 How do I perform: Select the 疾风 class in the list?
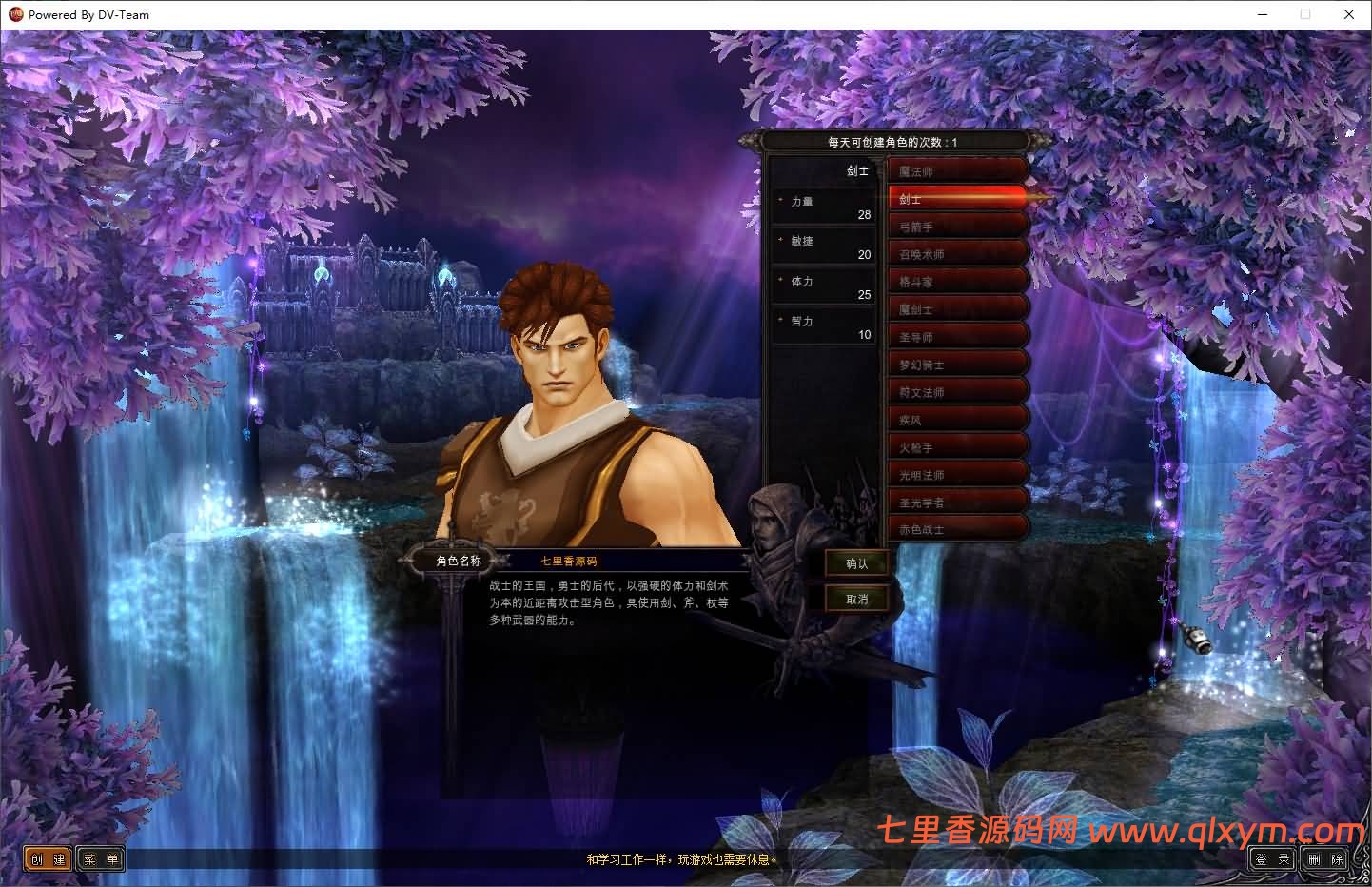(x=956, y=418)
